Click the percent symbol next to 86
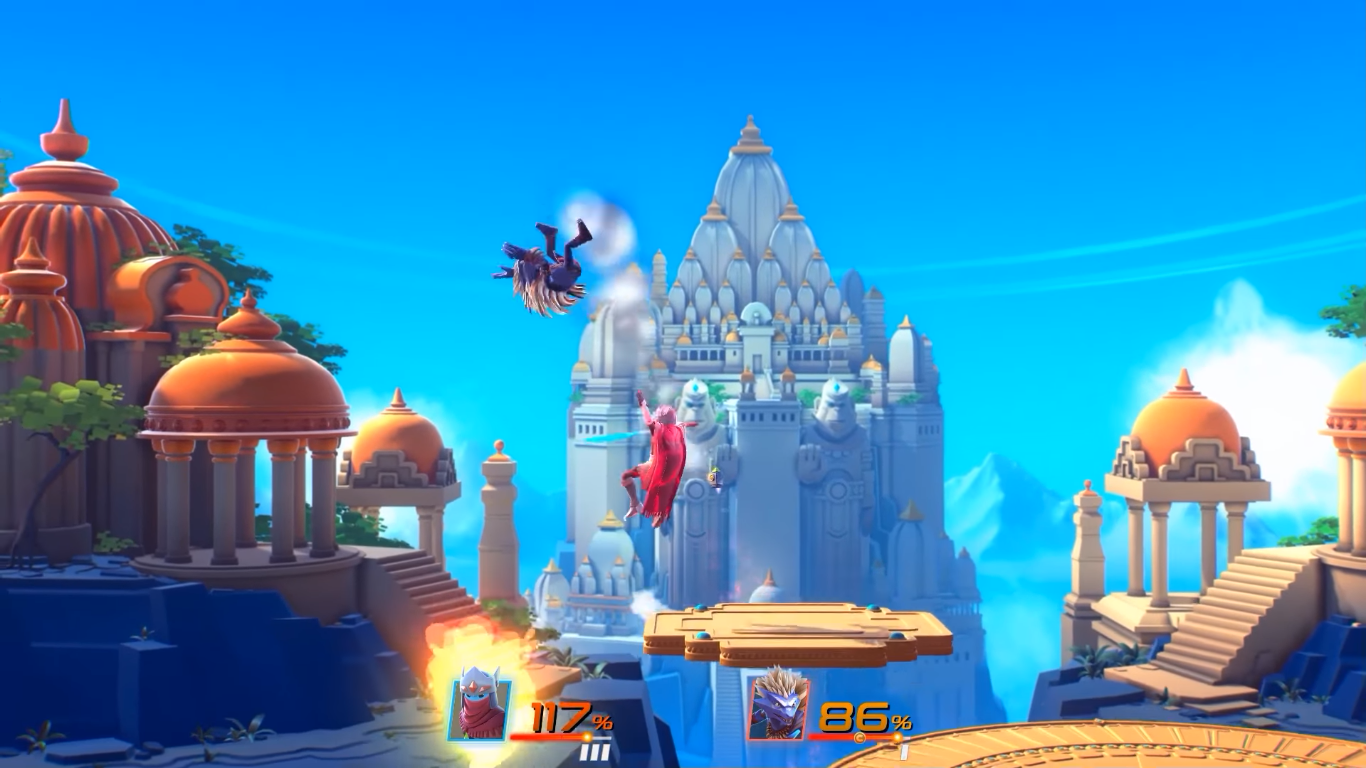This screenshot has height=768, width=1366. coord(899,721)
